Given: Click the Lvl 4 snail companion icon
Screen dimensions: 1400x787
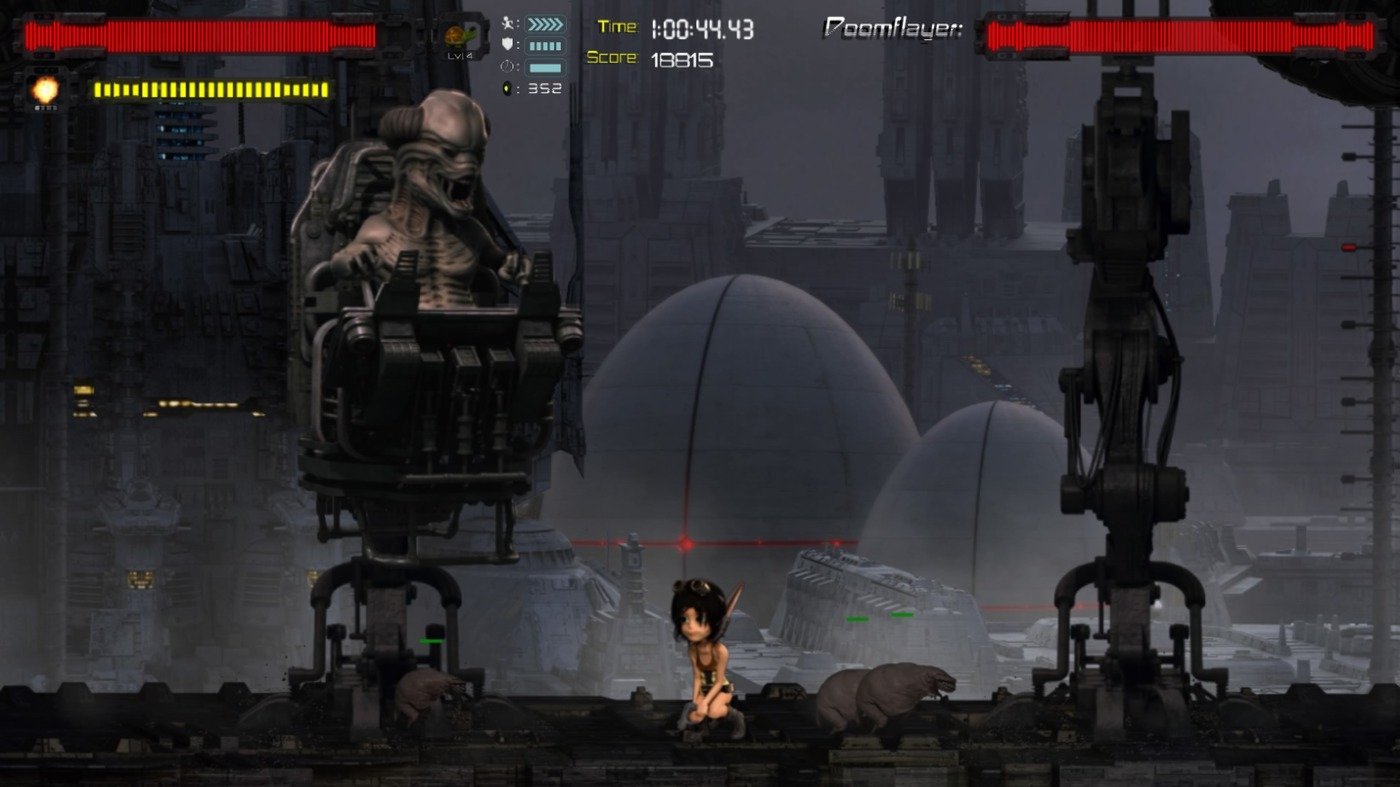Looking at the screenshot, I should 456,38.
